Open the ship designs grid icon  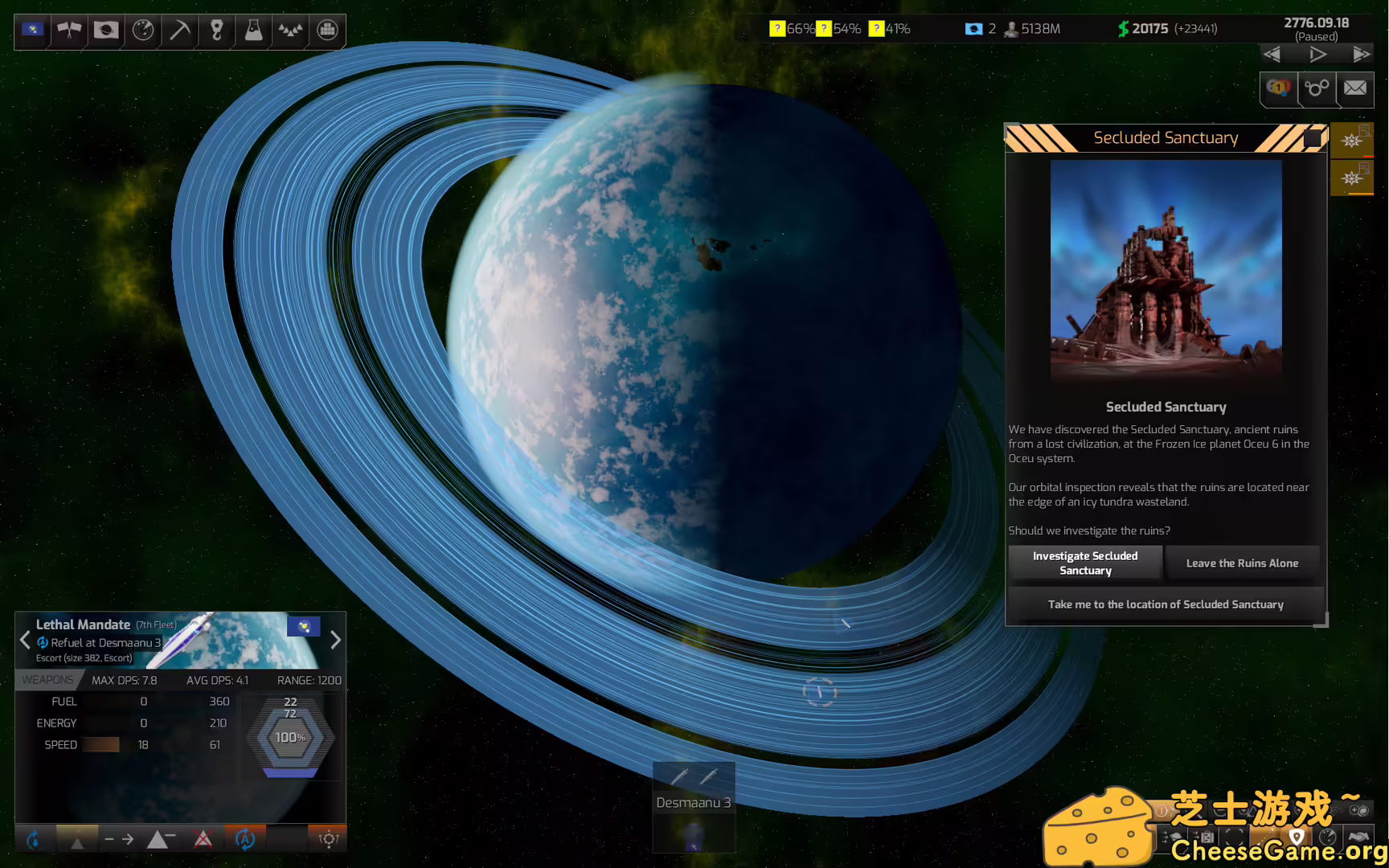click(x=326, y=31)
